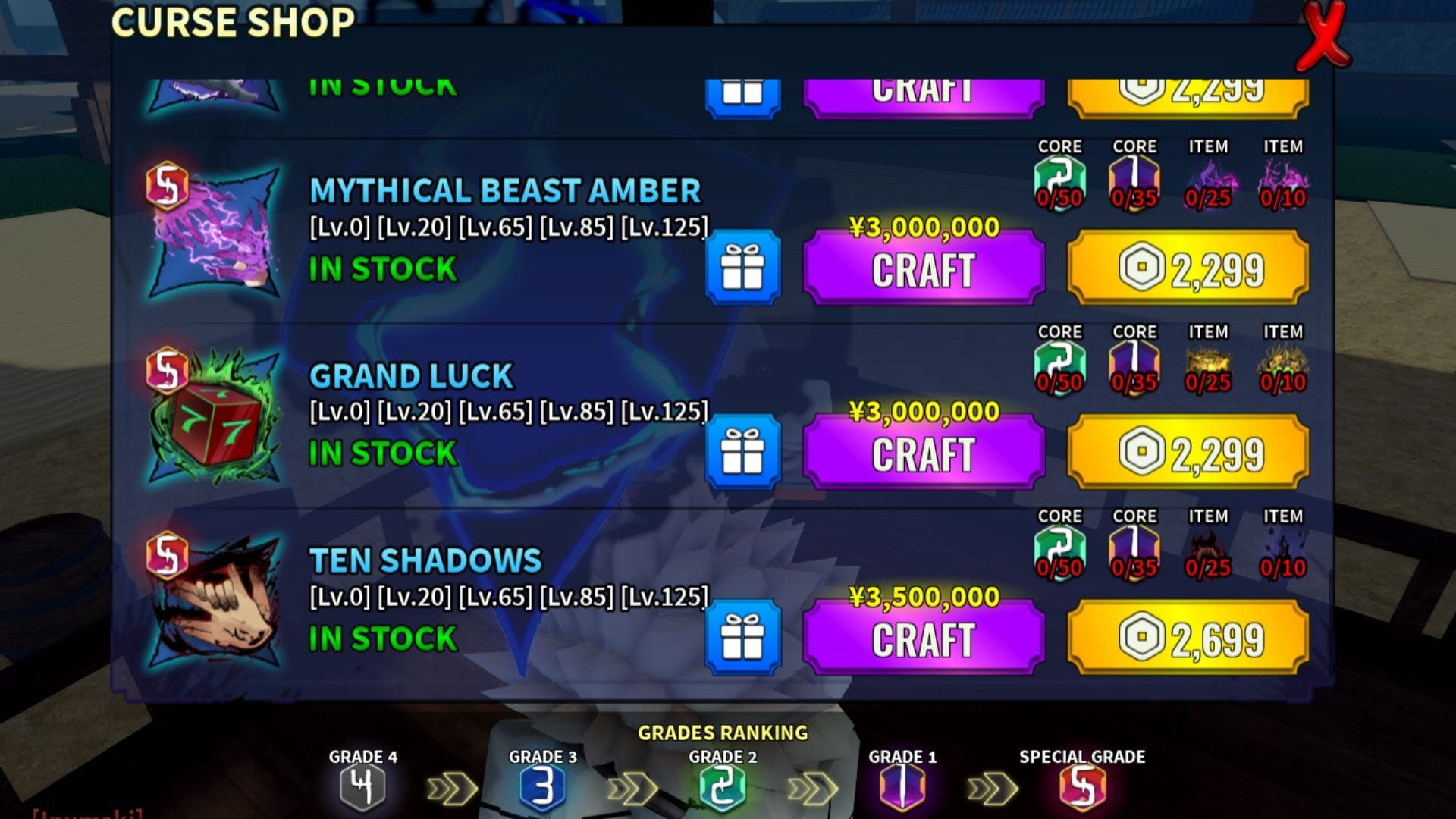Click the Mythical Beast Amber item thumbnail
Viewport: 1456px width, 819px height.
[x=220, y=231]
